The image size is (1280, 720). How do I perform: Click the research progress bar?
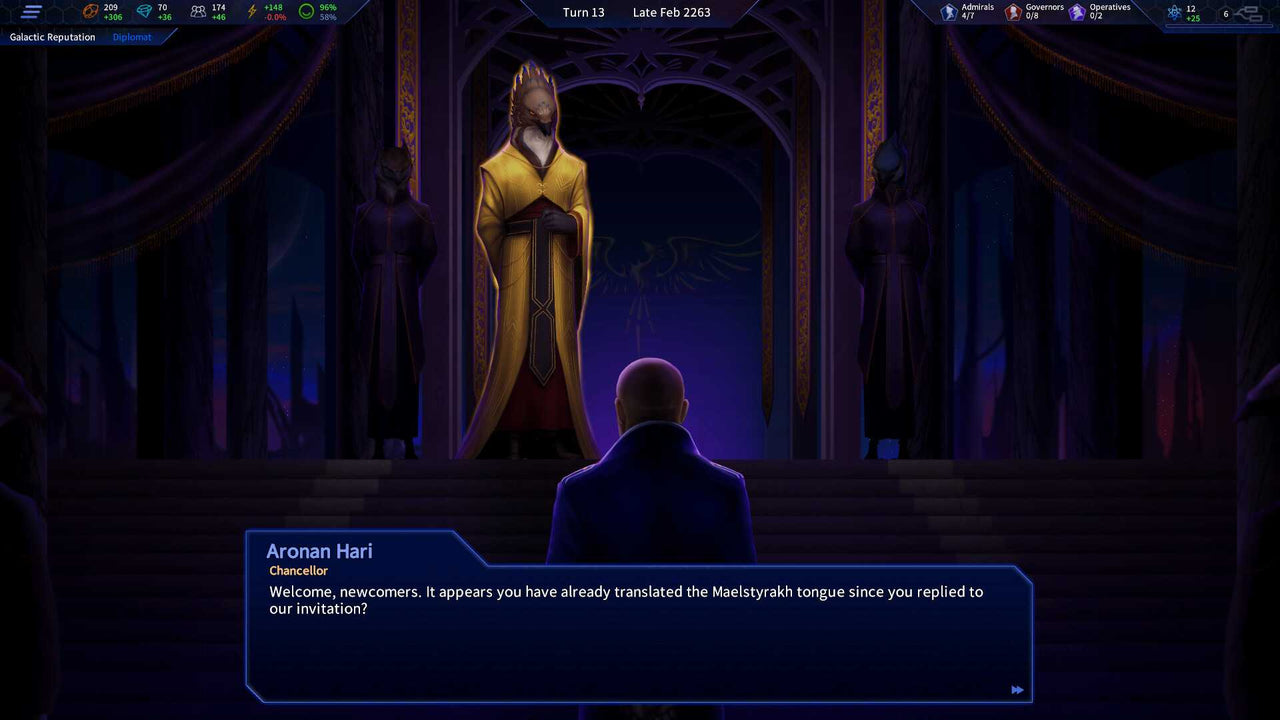pos(1219,26)
